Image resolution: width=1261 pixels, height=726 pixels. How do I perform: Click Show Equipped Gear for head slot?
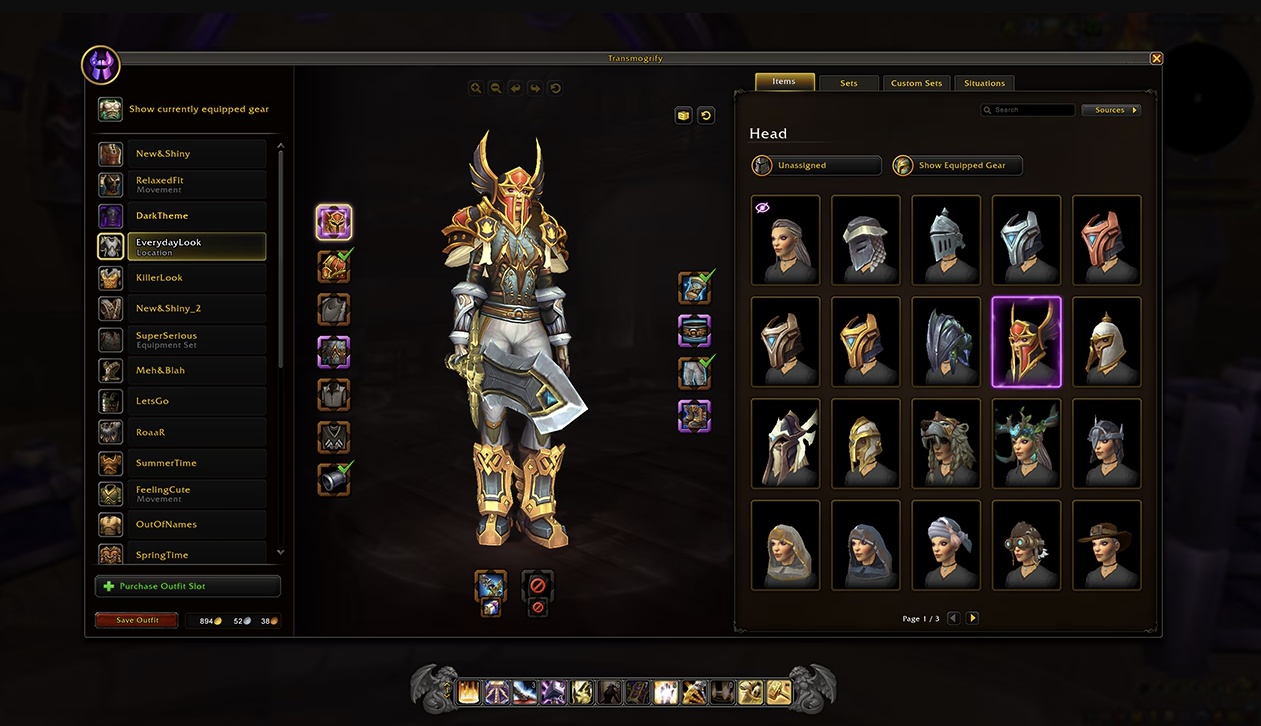coord(957,165)
